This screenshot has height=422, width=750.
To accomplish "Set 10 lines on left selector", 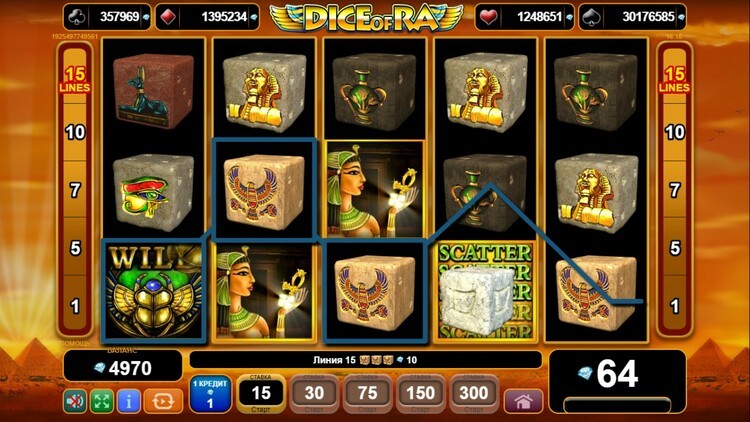I will pyautogui.click(x=75, y=132).
